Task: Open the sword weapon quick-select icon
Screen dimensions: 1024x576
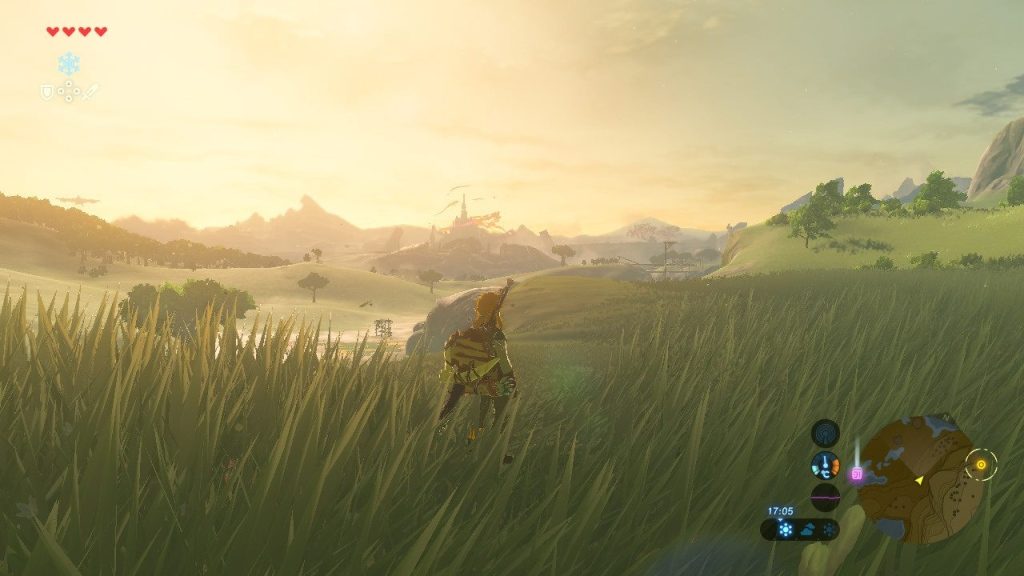Action: [91, 91]
